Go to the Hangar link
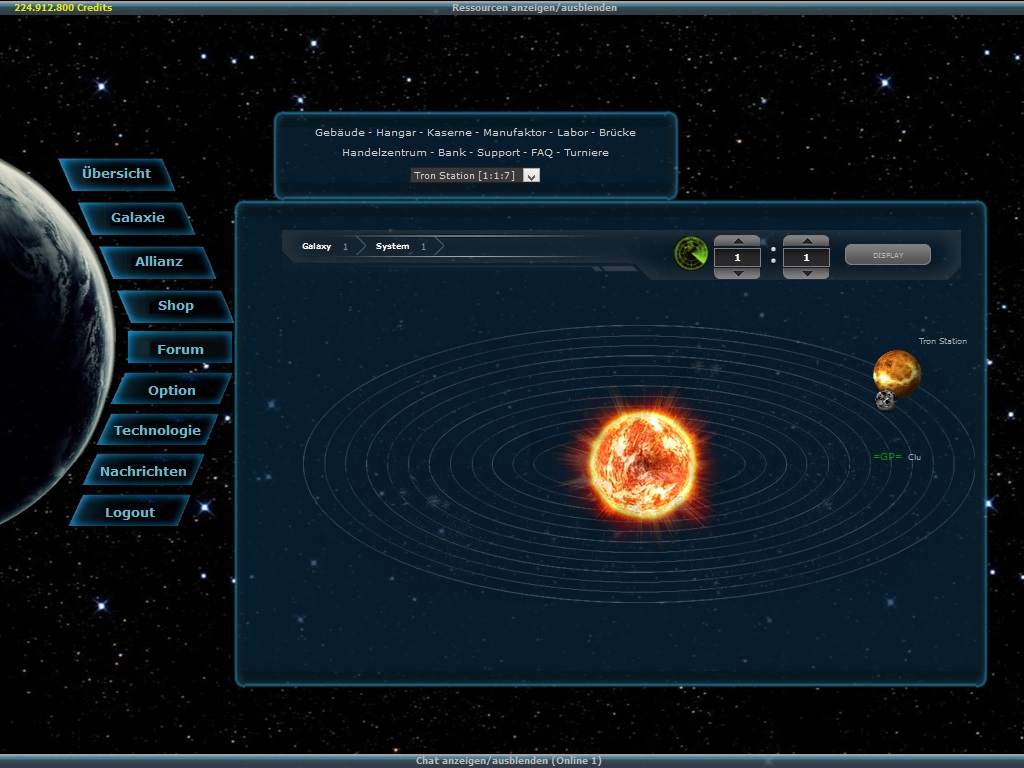This screenshot has height=768, width=1024. (396, 133)
